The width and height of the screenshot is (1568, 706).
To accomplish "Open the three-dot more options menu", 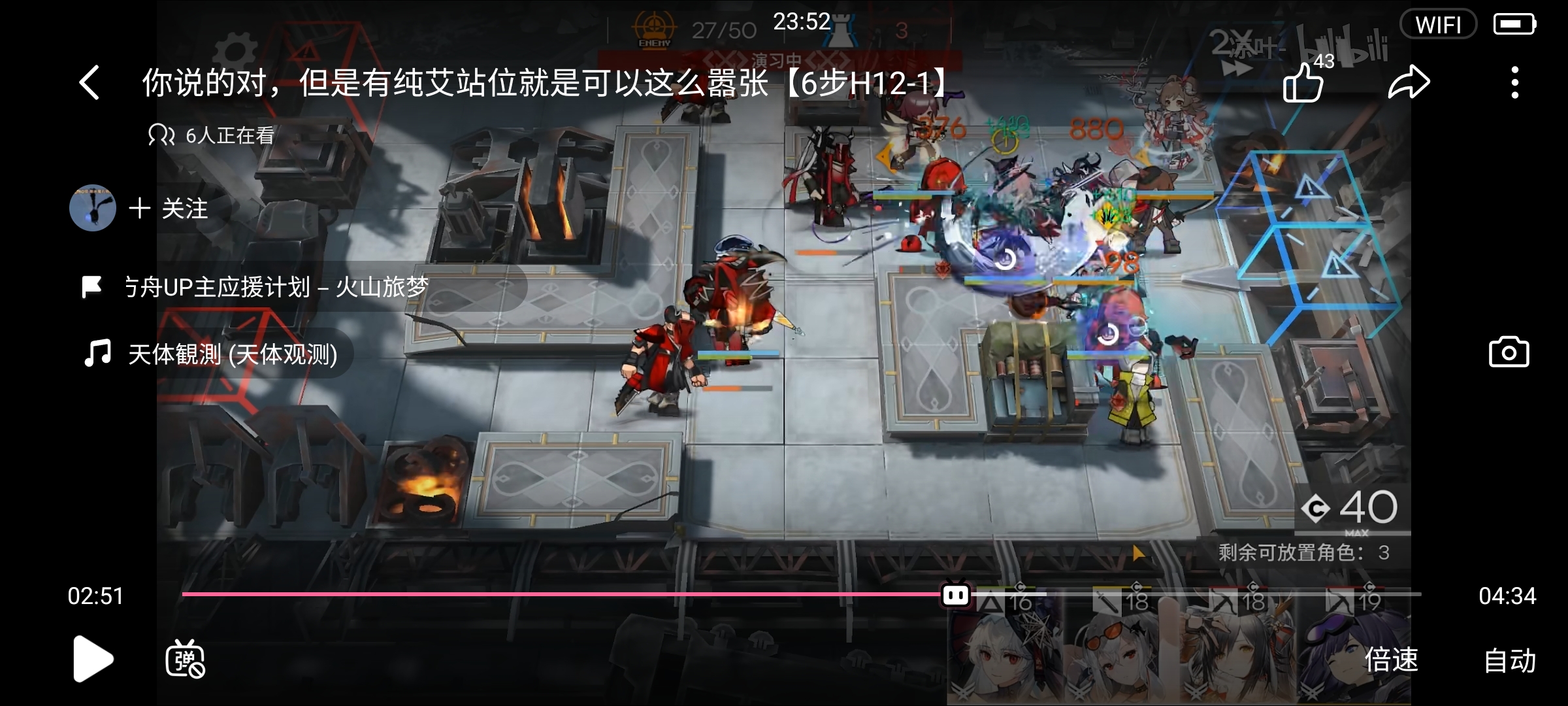I will [1516, 82].
